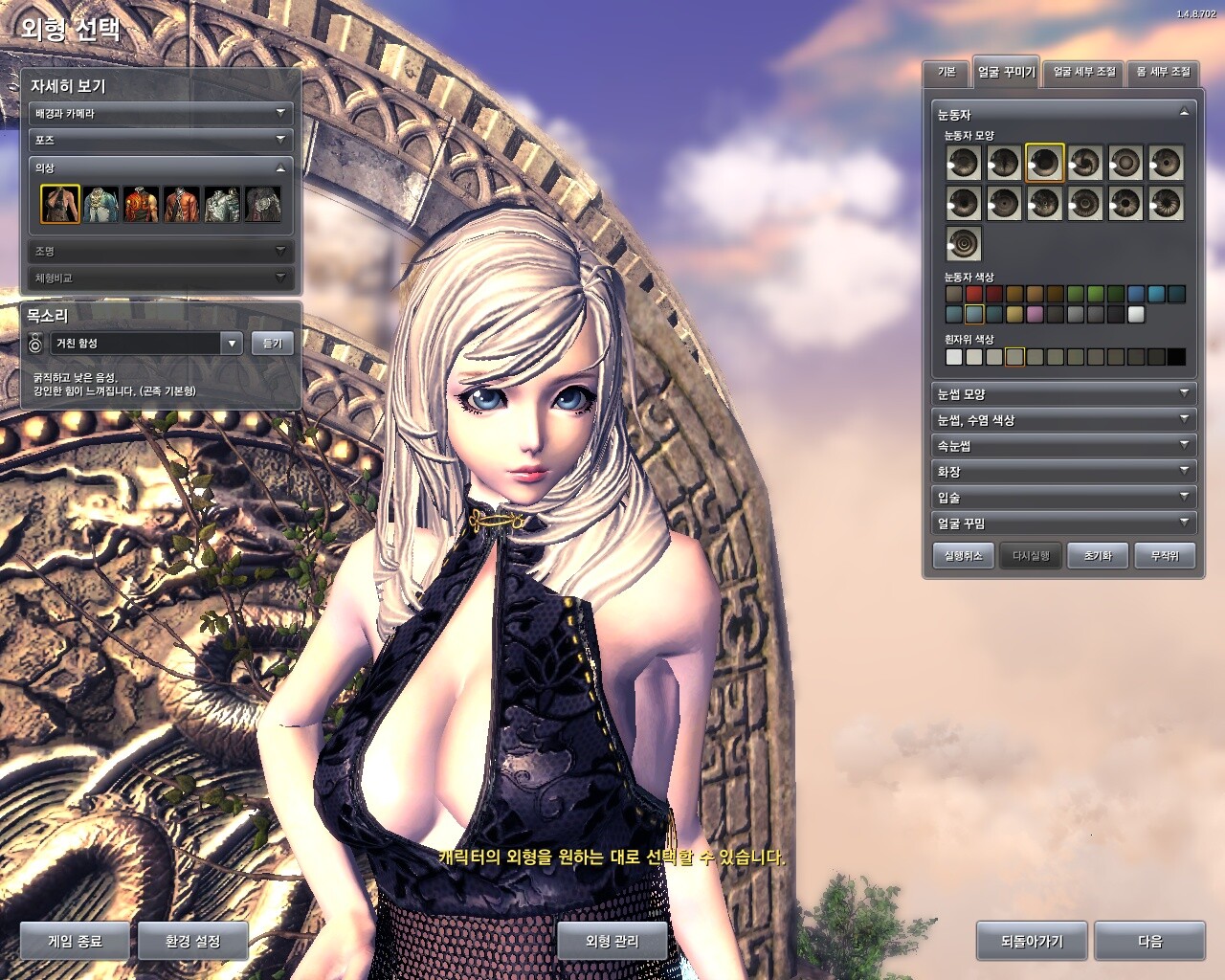Open the 입술 lips section
This screenshot has height=980, width=1225.
tap(1062, 498)
